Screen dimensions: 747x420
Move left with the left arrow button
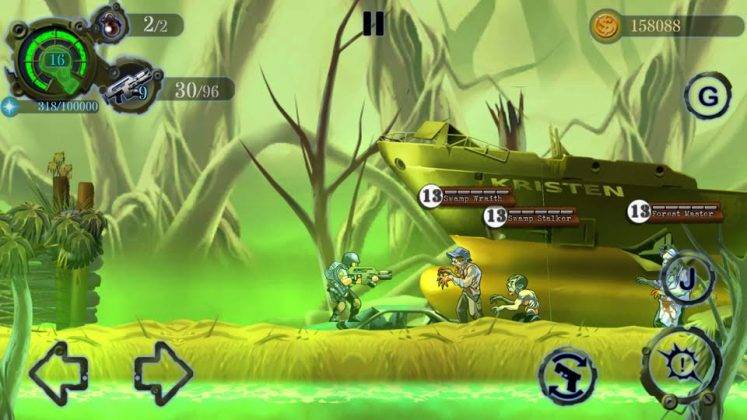(60, 373)
